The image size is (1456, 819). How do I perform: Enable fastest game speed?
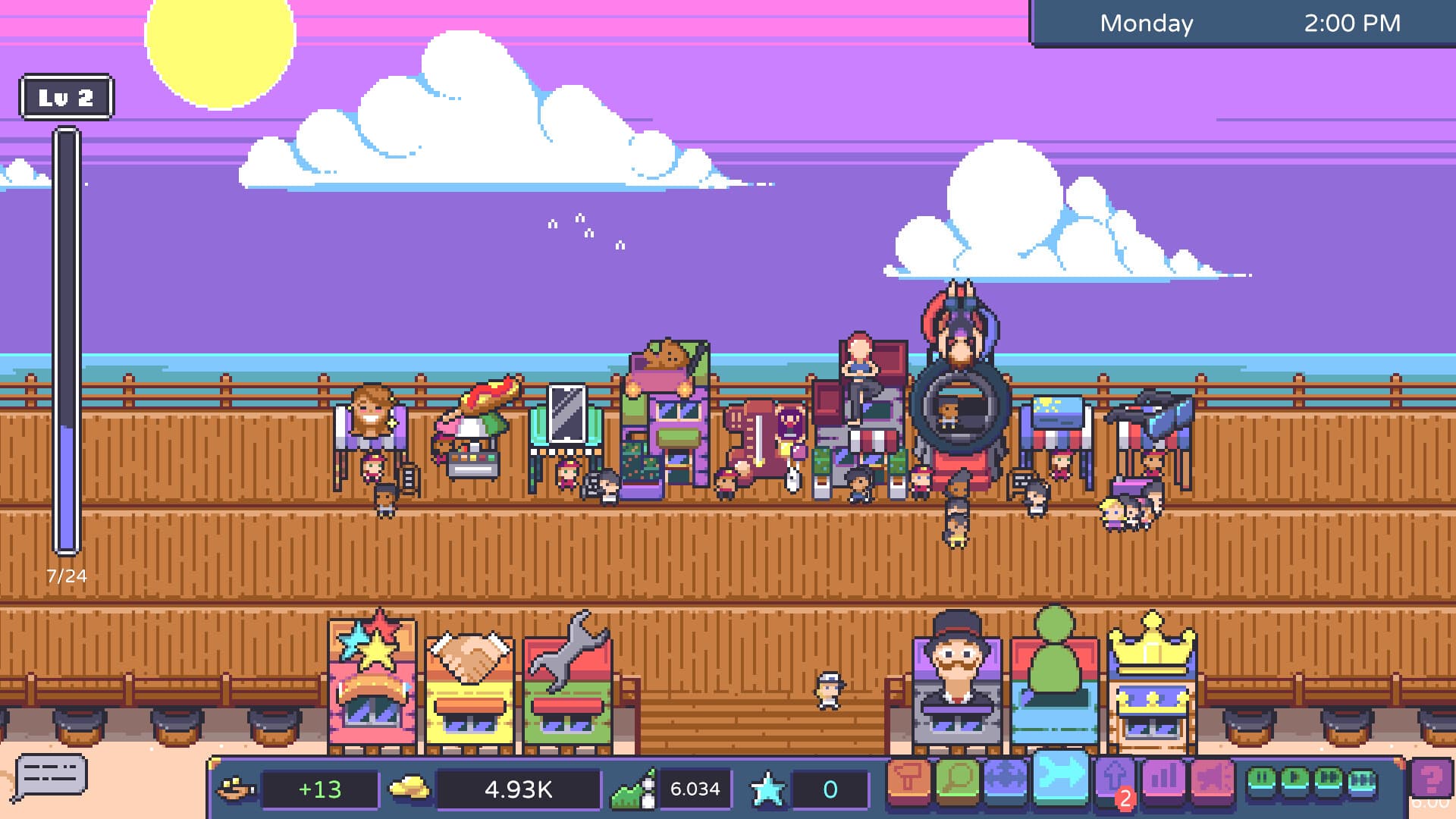[1363, 777]
